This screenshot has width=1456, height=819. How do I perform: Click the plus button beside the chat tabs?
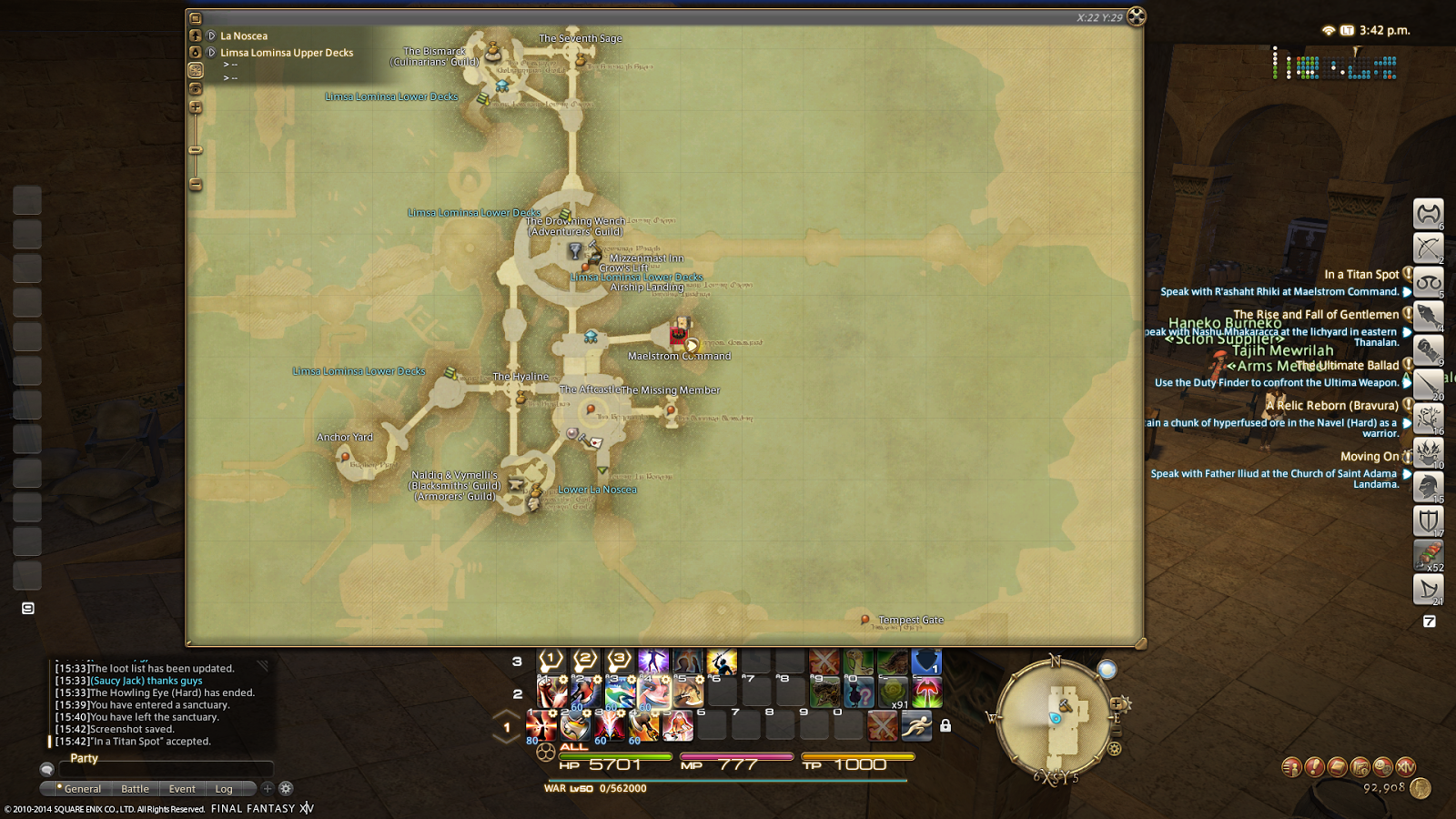tap(266, 788)
